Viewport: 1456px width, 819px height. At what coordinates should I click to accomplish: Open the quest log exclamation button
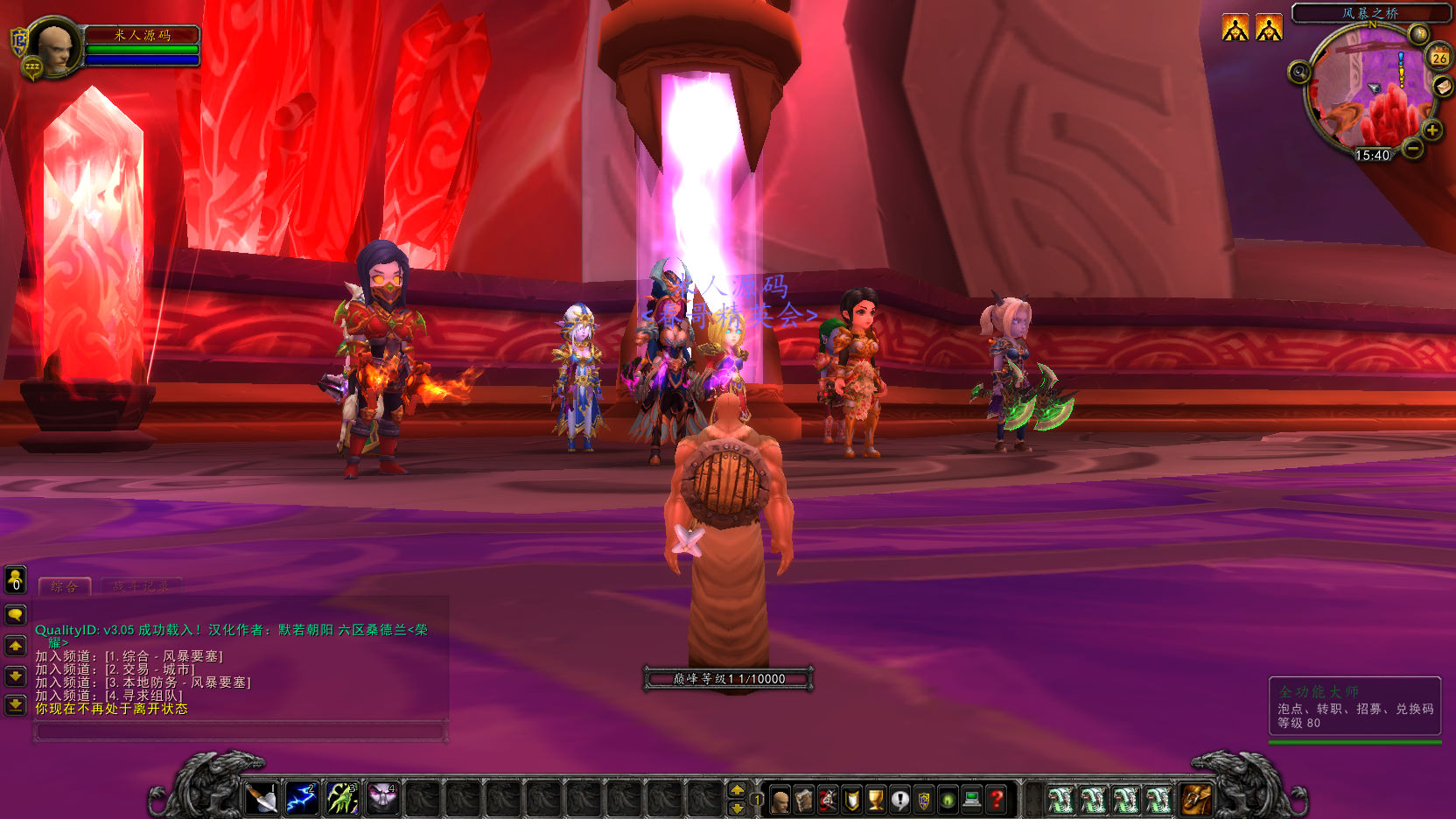tap(900, 799)
